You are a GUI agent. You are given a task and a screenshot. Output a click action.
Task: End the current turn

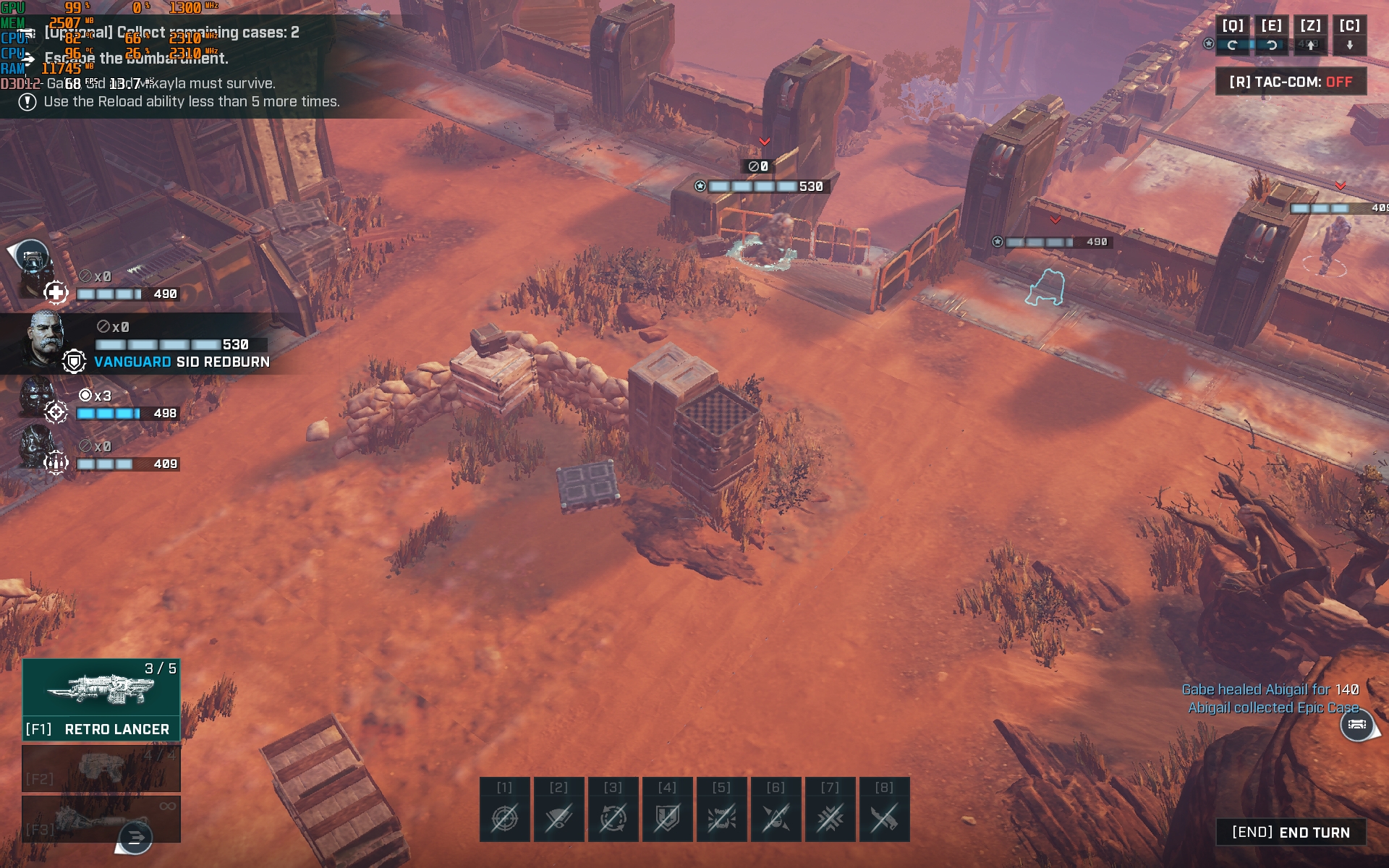point(1291,833)
